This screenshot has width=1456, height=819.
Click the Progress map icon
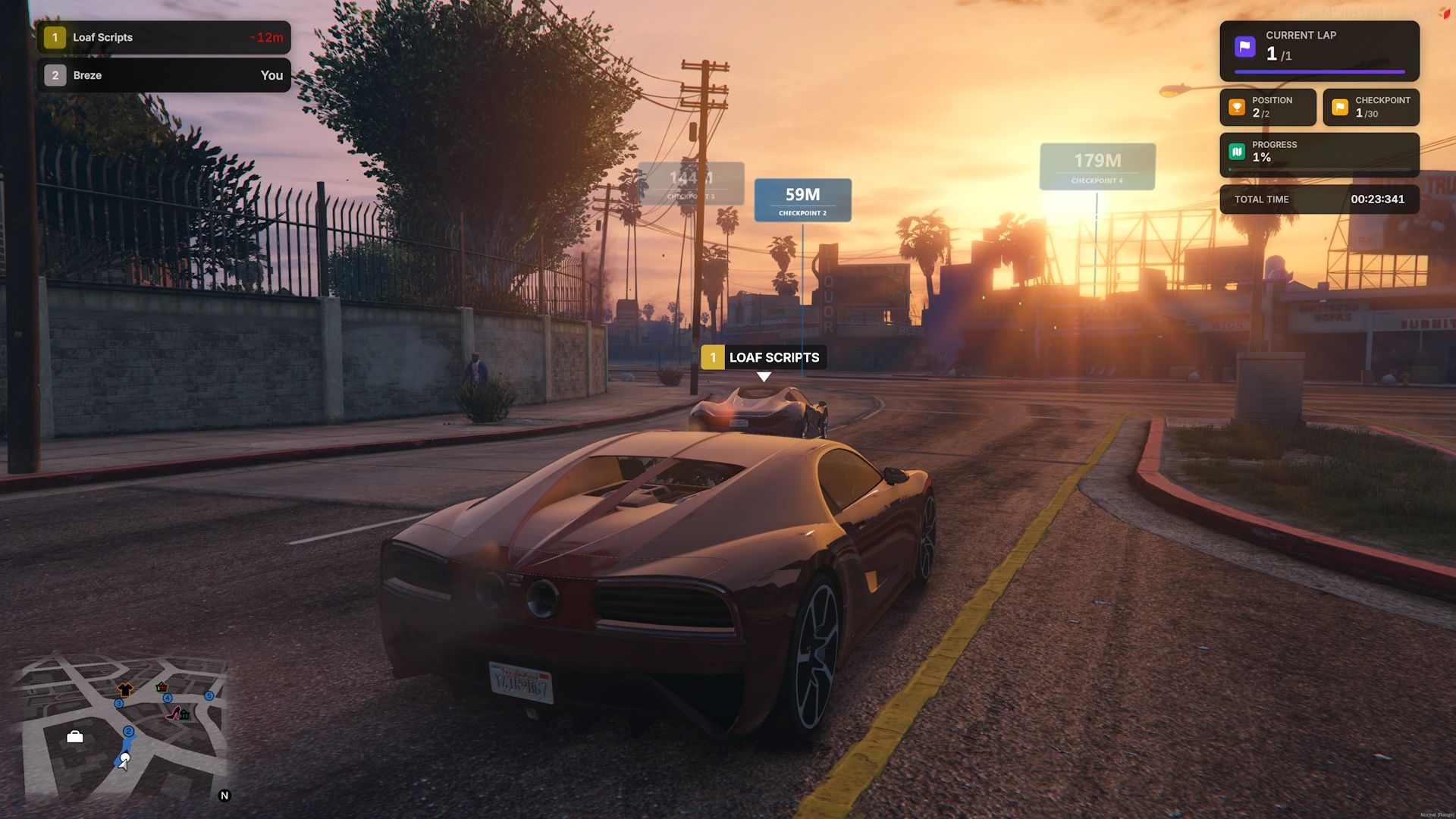1237,152
